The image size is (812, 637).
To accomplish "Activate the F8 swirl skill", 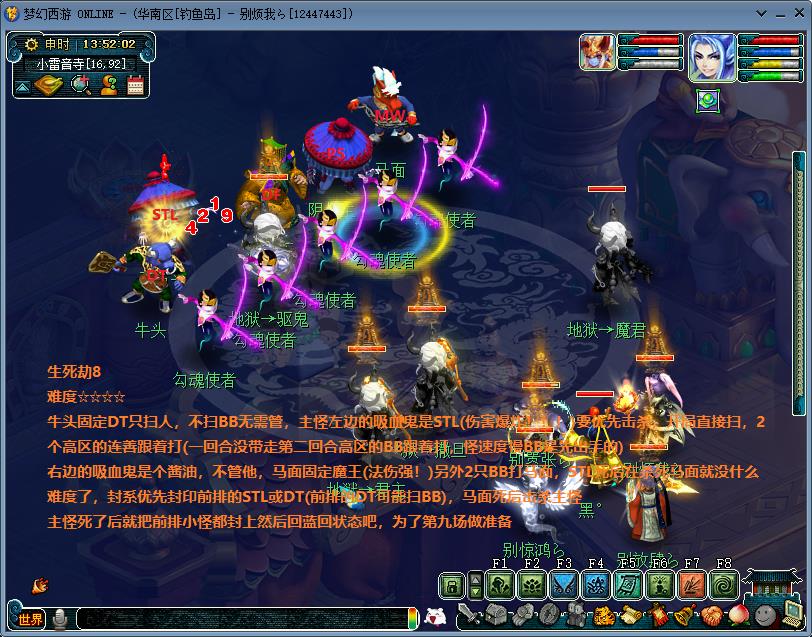I will click(x=724, y=585).
